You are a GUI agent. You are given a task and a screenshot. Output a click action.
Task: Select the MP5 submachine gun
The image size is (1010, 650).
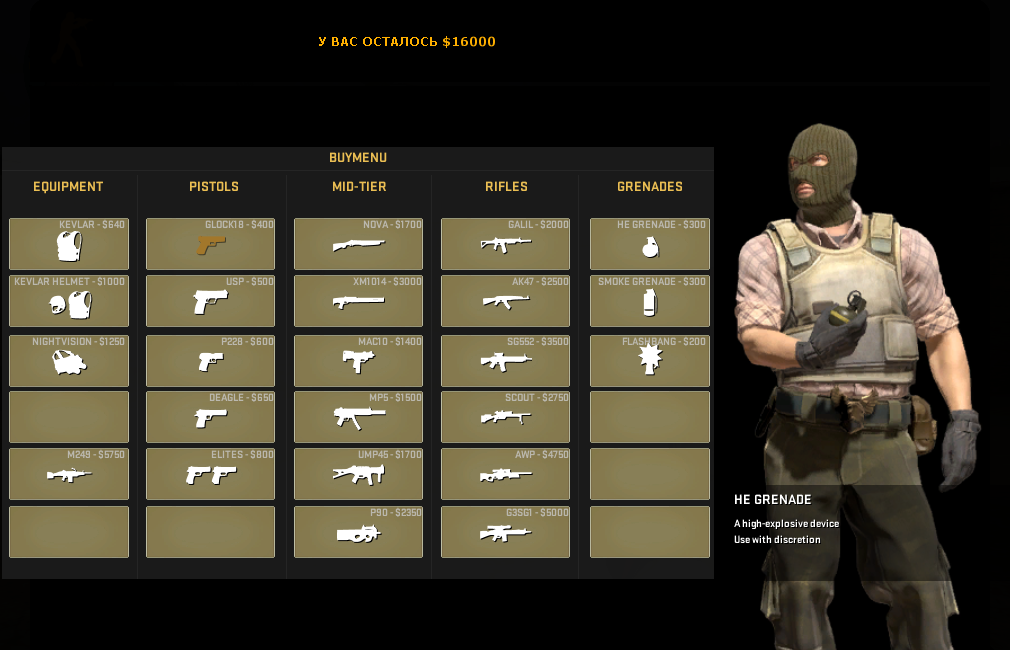pos(358,417)
